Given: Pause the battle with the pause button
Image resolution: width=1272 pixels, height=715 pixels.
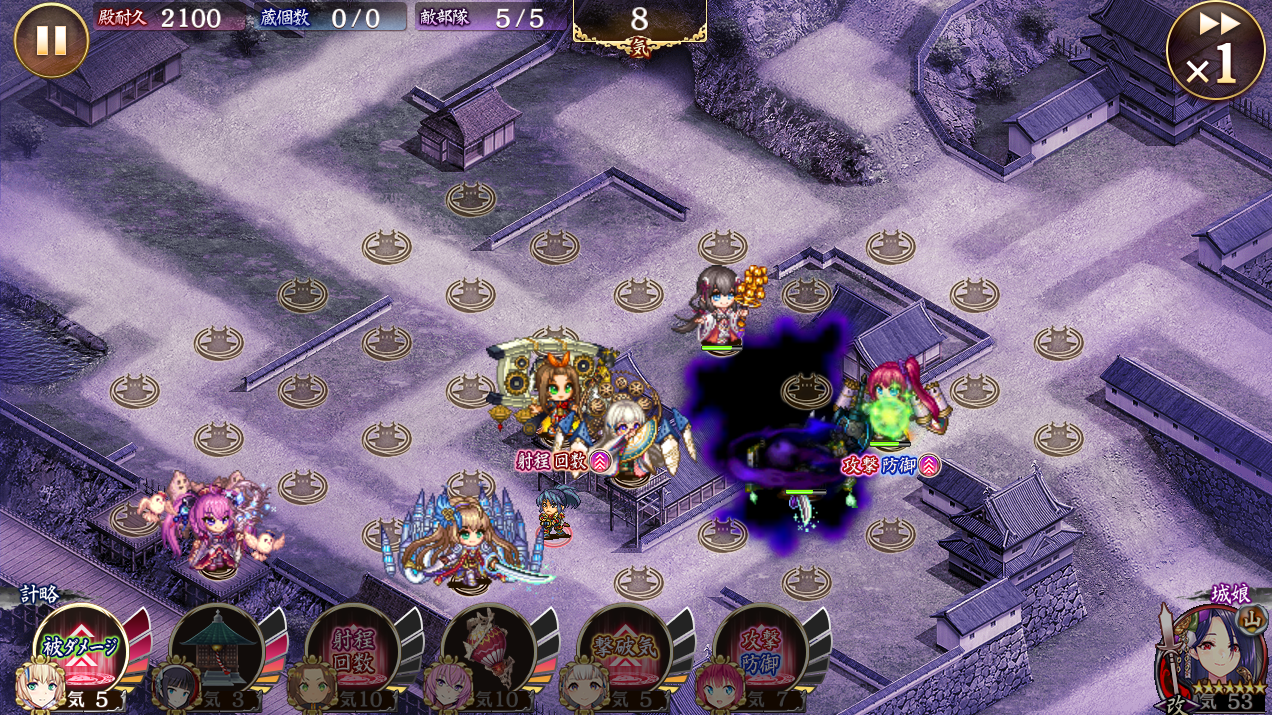Looking at the screenshot, I should [x=51, y=40].
